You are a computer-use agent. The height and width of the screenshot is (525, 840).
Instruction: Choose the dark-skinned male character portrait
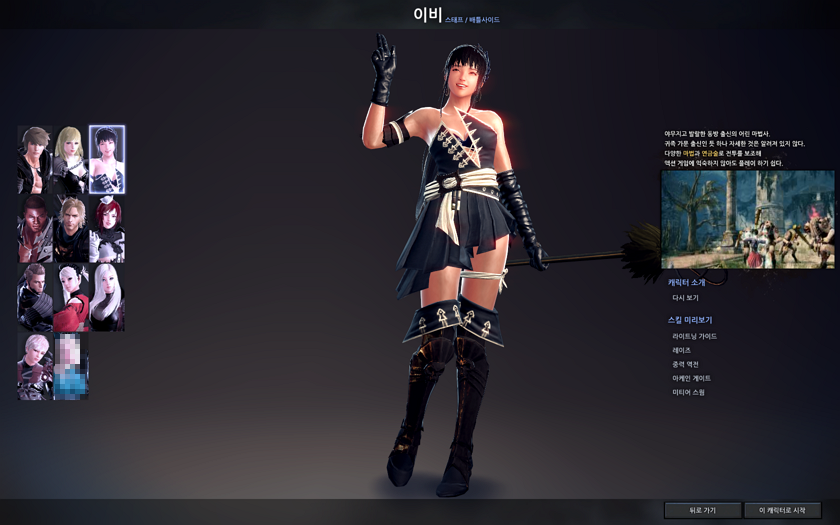(x=34, y=229)
